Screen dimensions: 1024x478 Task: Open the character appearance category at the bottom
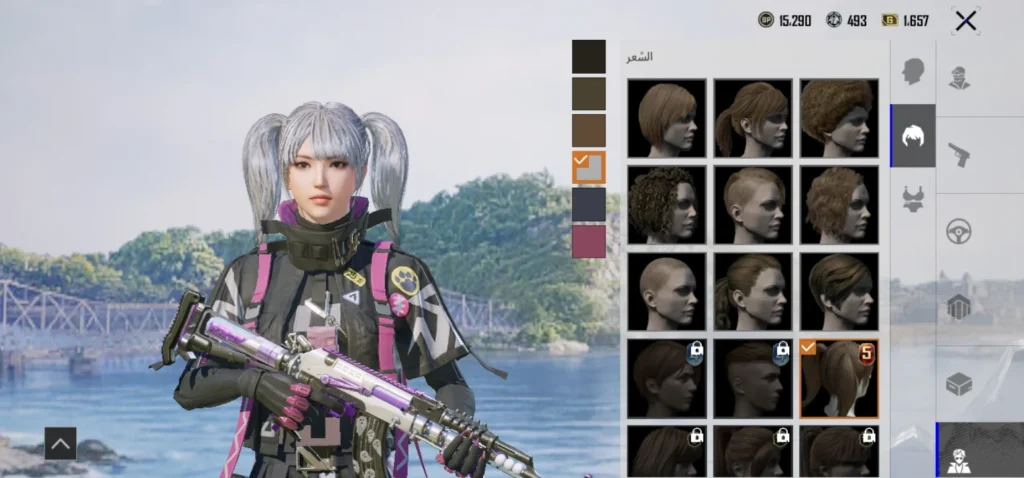959,450
